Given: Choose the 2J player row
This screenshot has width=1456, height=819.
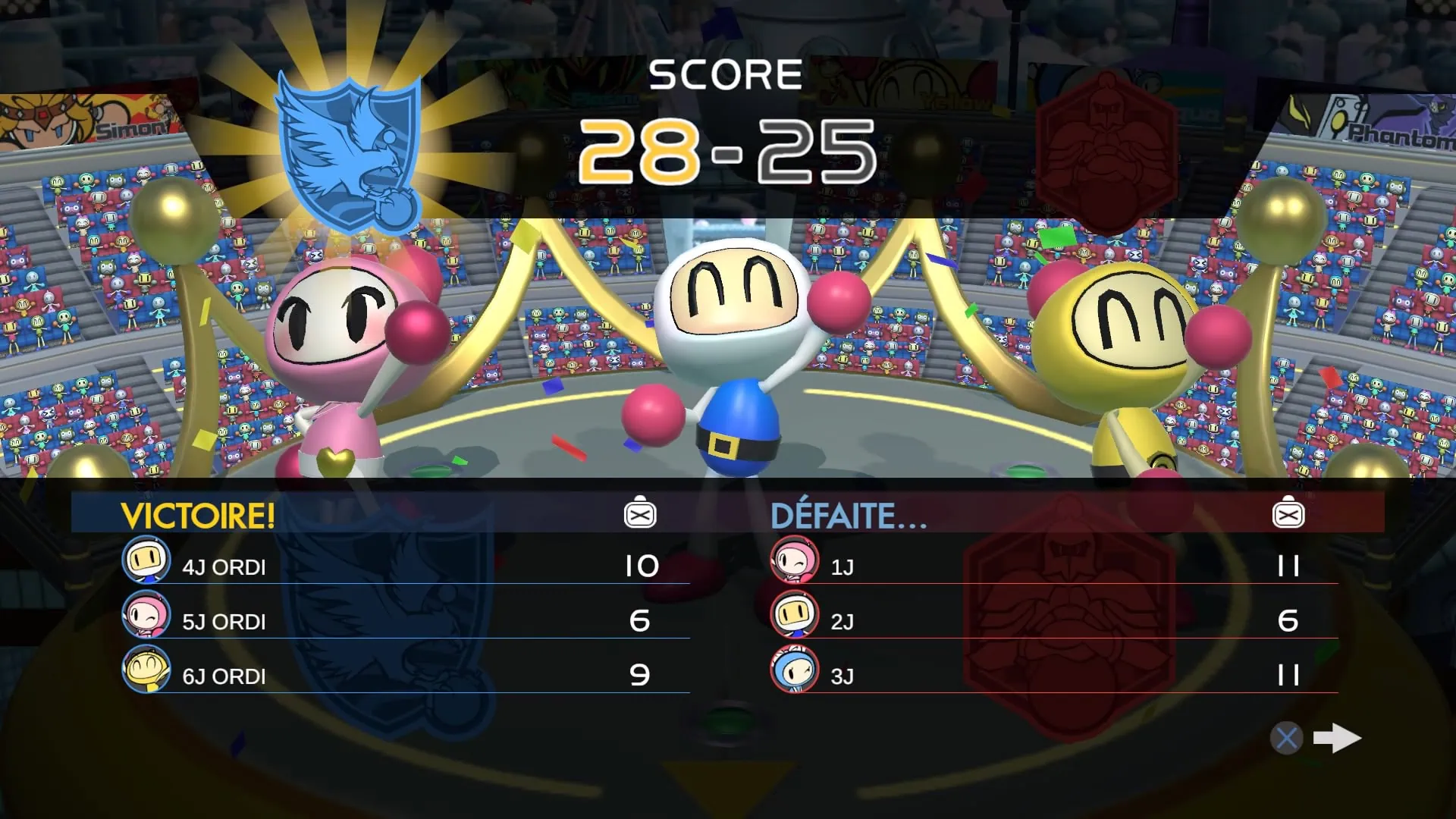Looking at the screenshot, I should coord(1054,620).
